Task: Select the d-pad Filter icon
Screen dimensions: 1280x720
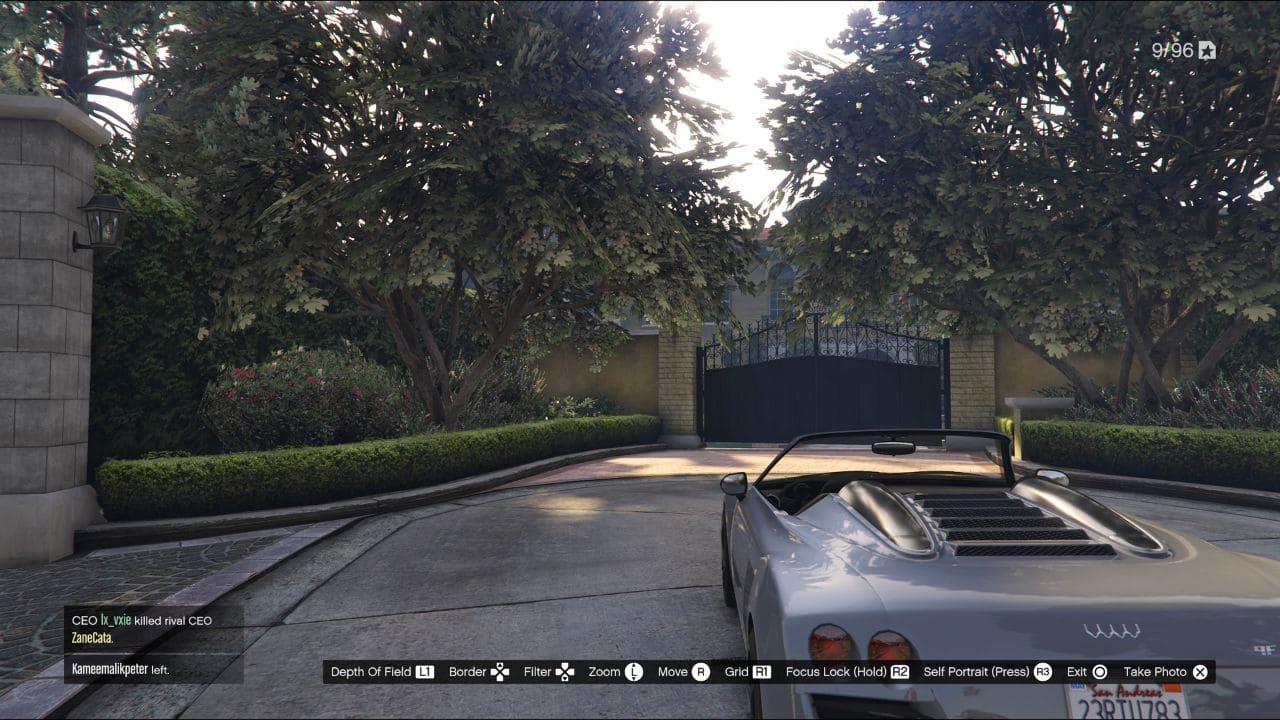Action: tap(566, 671)
